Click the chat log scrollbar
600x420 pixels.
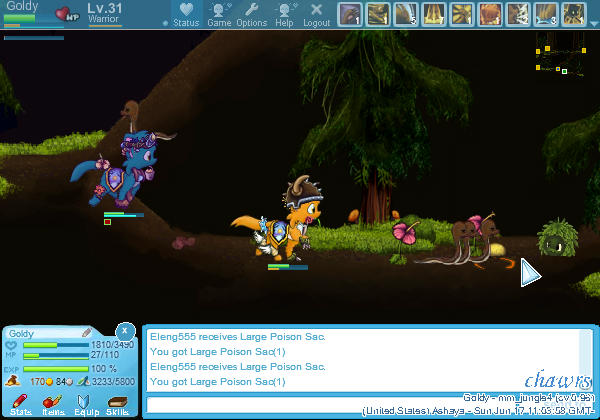pyautogui.click(x=585, y=358)
